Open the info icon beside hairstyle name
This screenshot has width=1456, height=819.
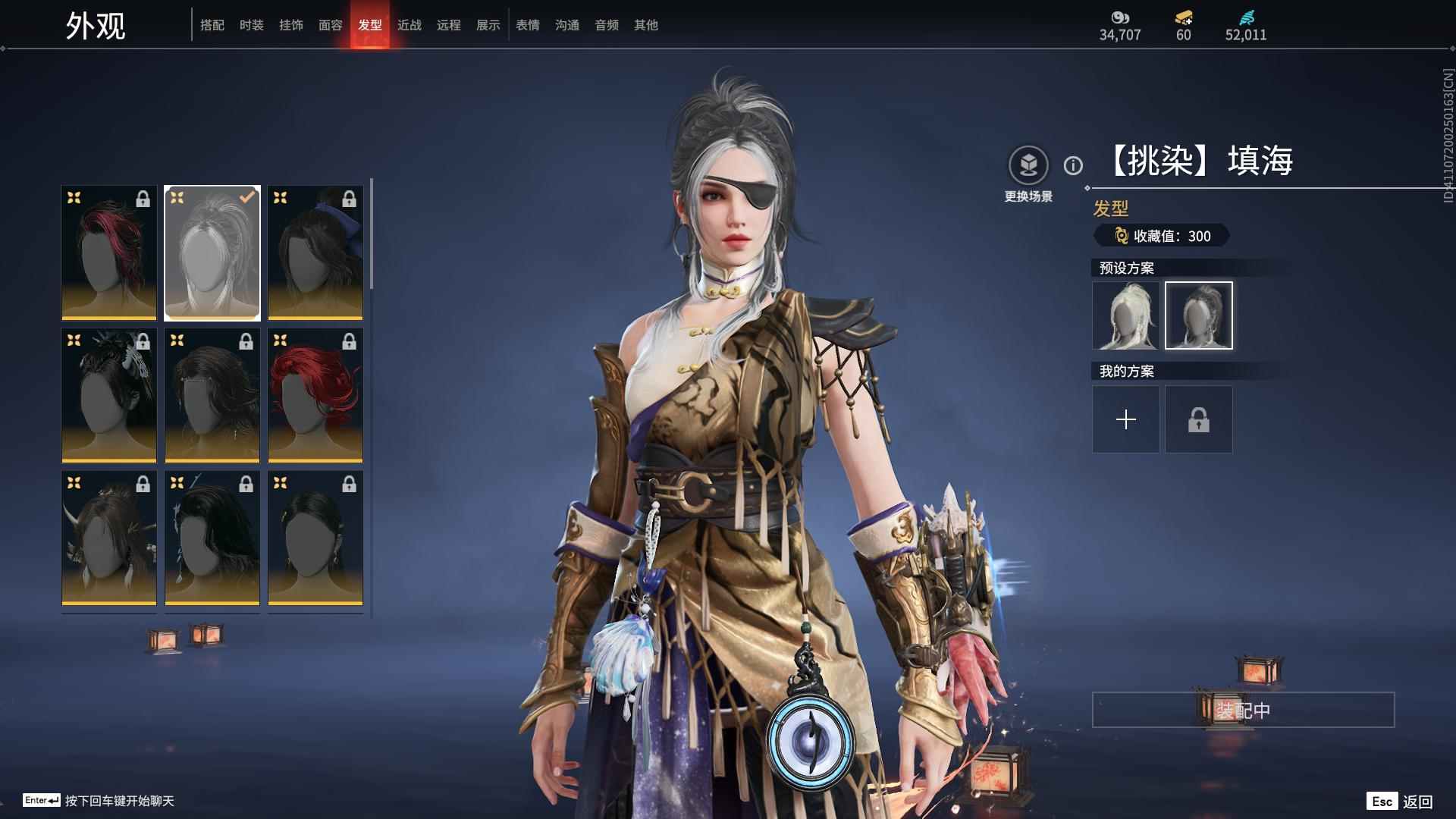[1073, 165]
